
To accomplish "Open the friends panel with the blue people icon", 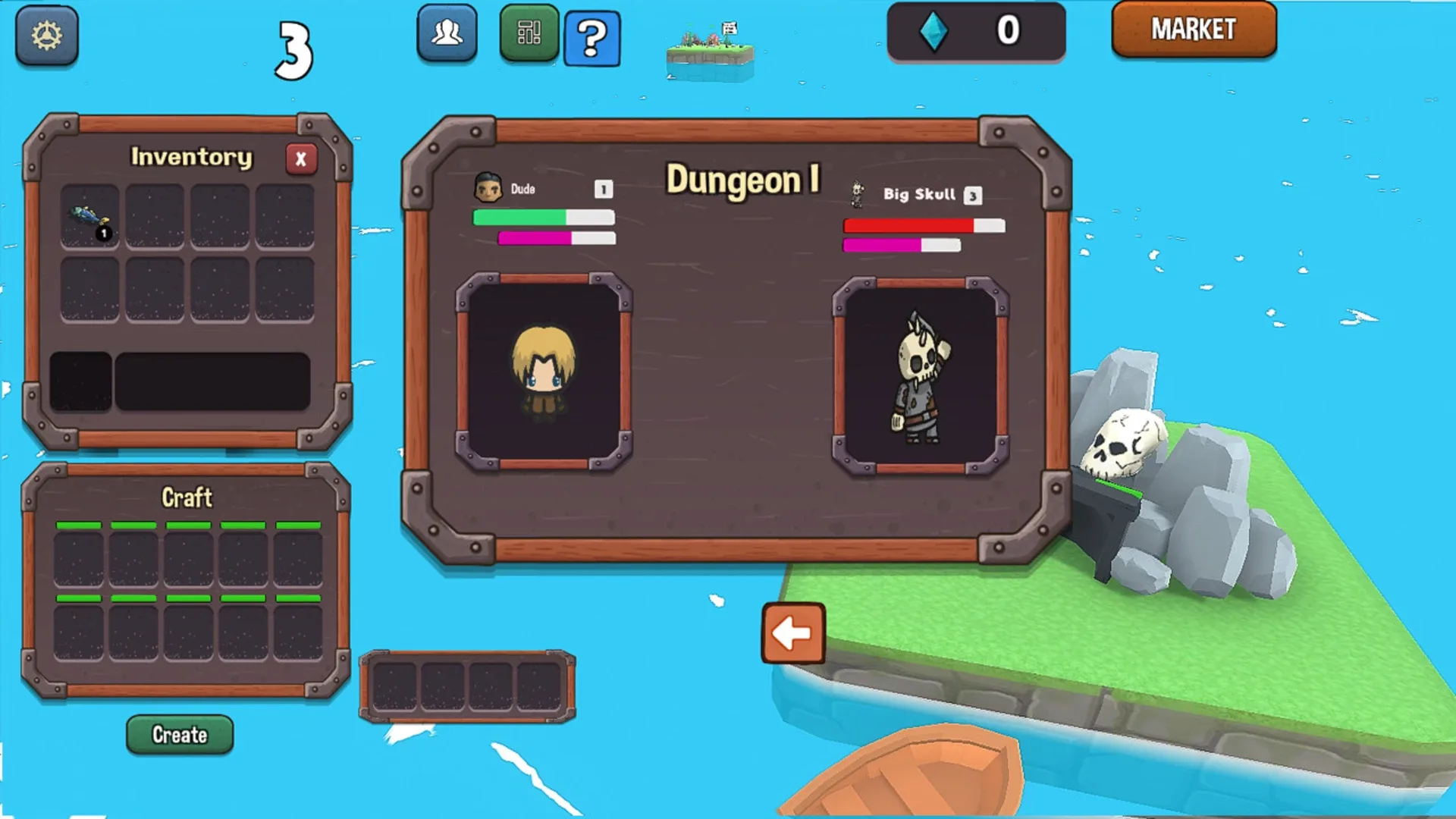I will (x=447, y=32).
